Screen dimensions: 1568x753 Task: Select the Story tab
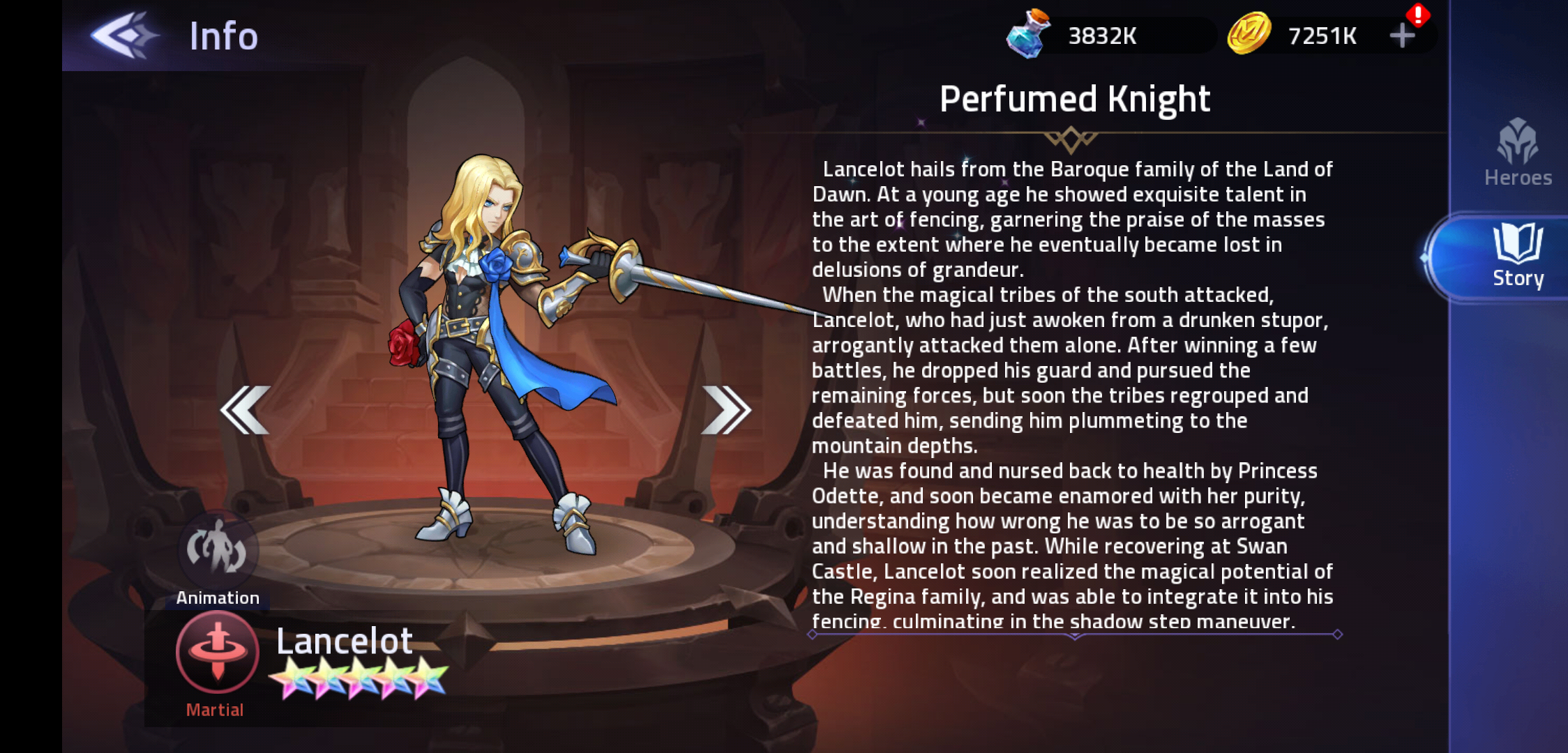pos(1517,257)
